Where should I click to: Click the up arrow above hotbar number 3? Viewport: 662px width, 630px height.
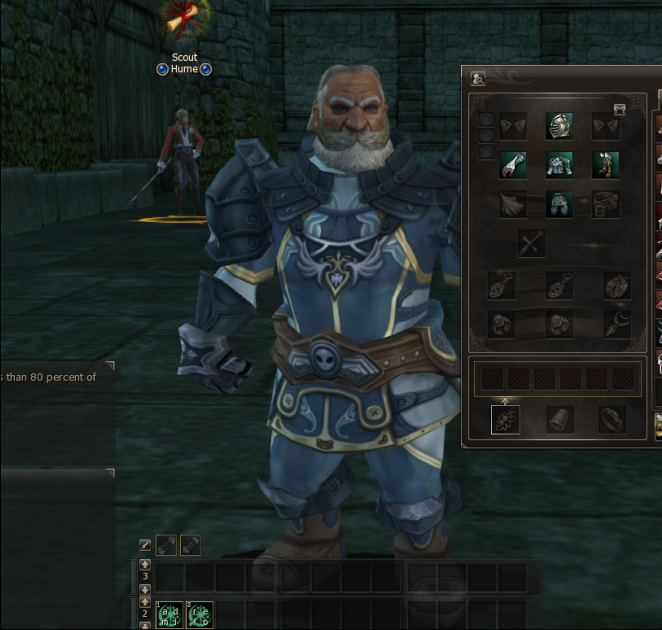145,565
